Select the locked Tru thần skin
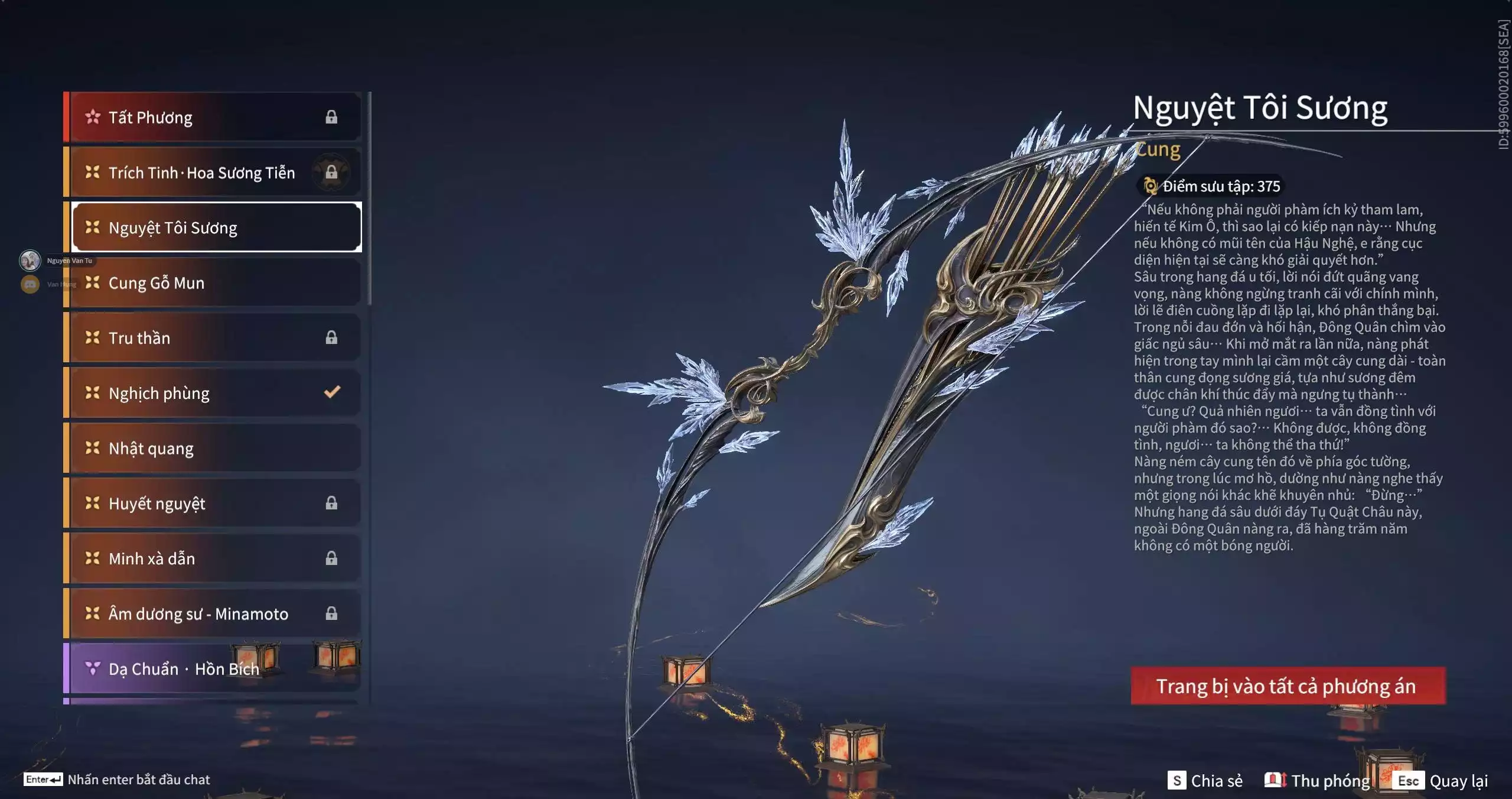Screen dimensions: 1512x799 tap(213, 338)
